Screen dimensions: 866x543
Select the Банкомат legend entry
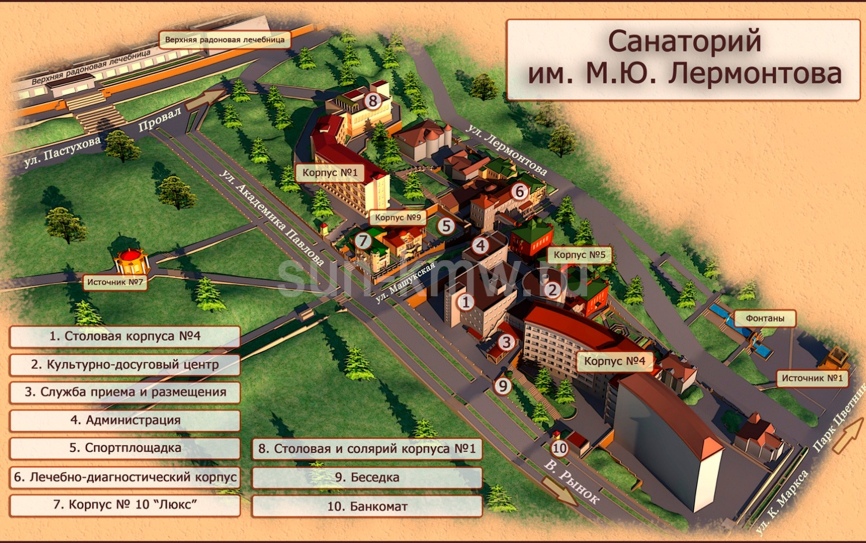(366, 506)
